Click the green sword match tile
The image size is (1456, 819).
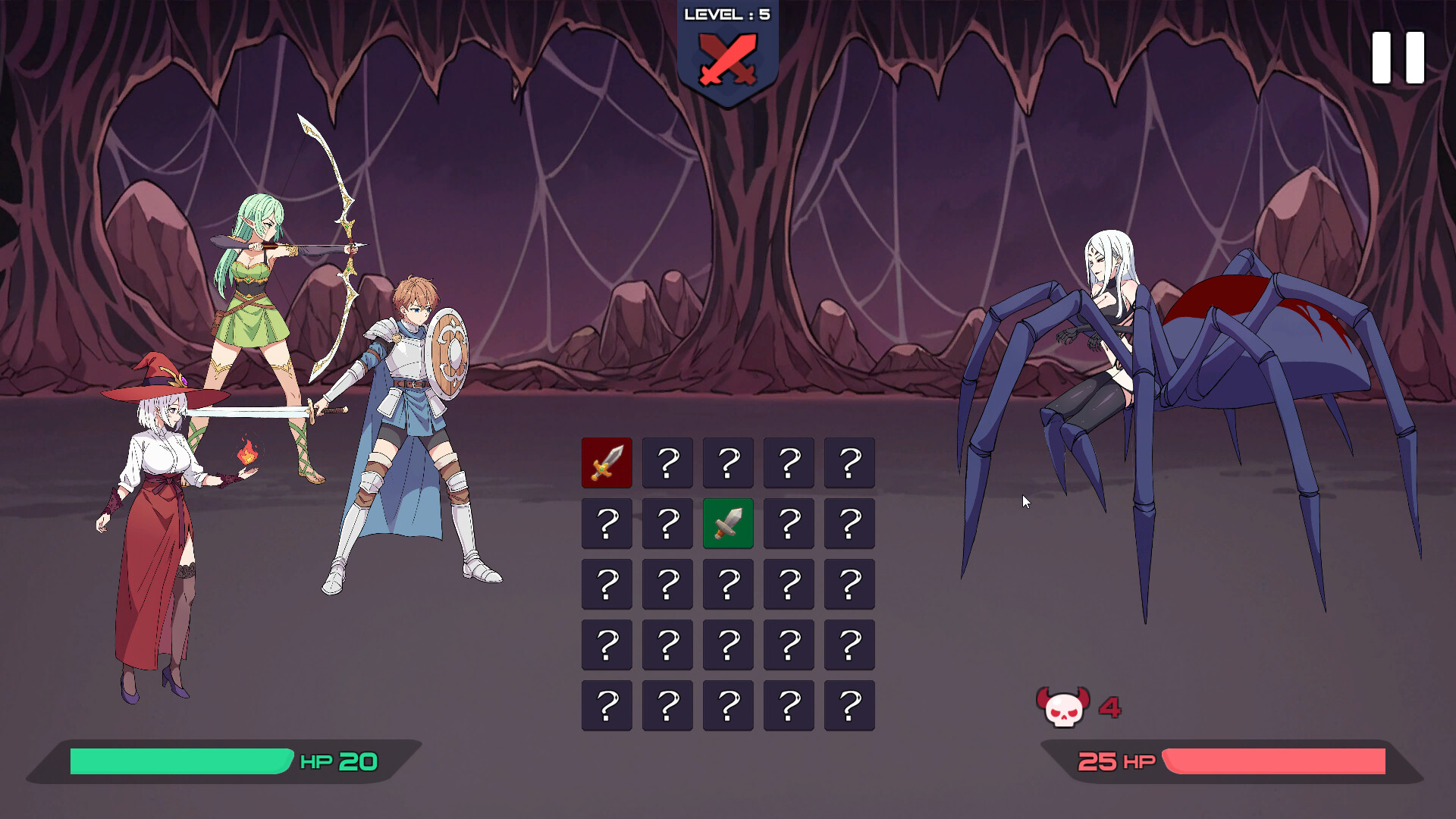(728, 523)
